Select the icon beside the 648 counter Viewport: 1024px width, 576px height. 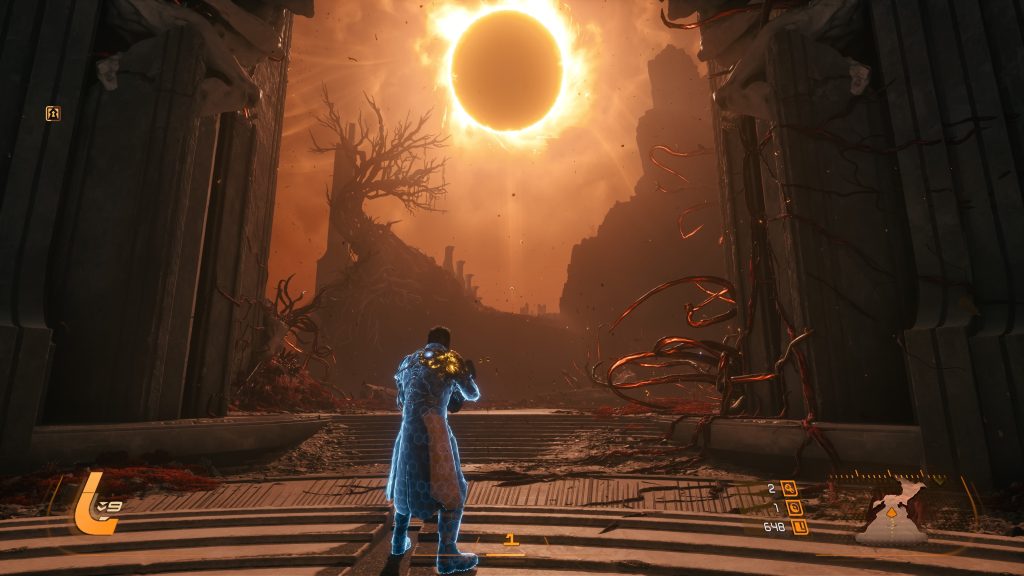pyautogui.click(x=799, y=527)
